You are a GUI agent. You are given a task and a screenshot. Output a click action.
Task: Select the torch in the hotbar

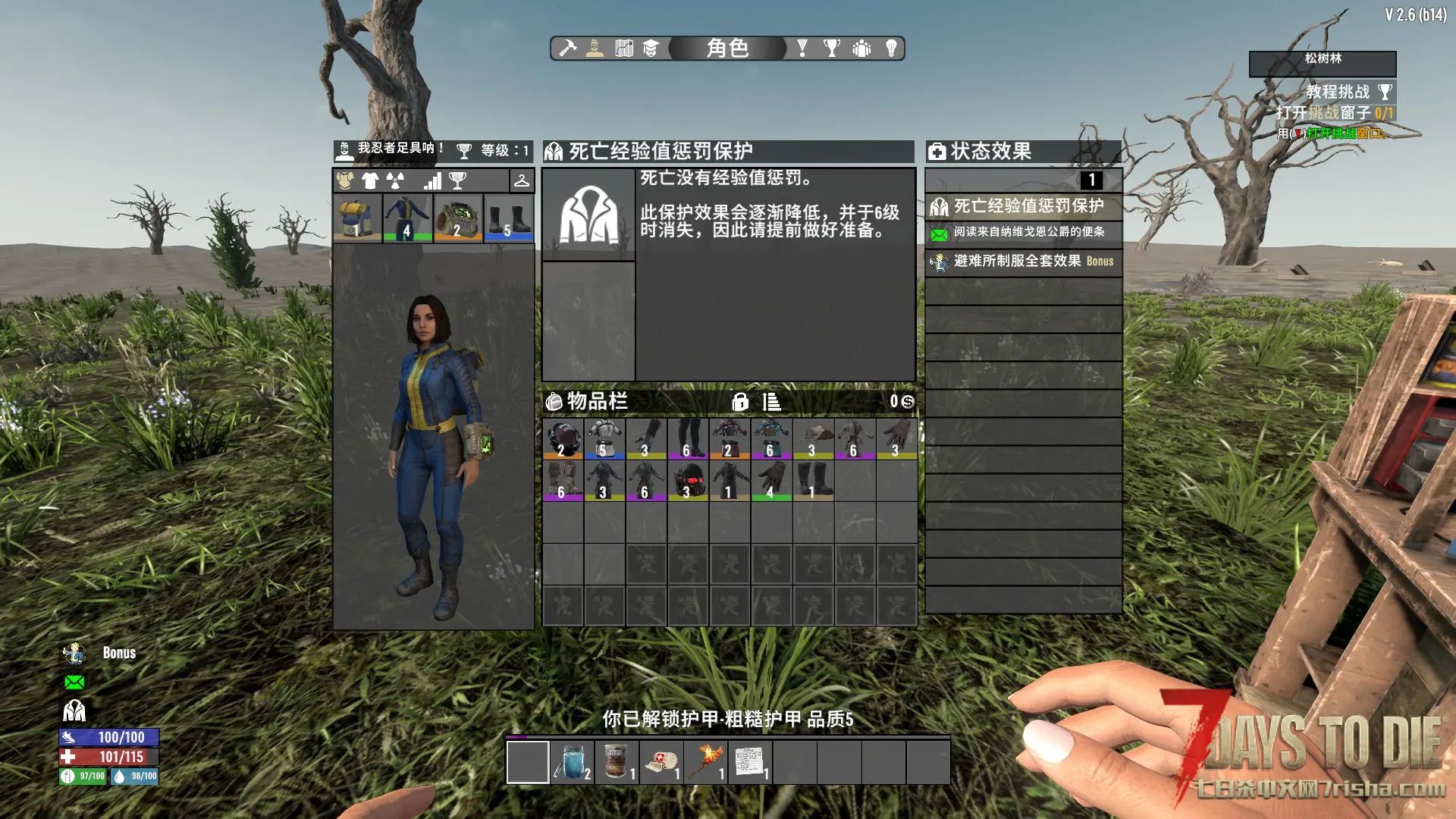click(705, 761)
